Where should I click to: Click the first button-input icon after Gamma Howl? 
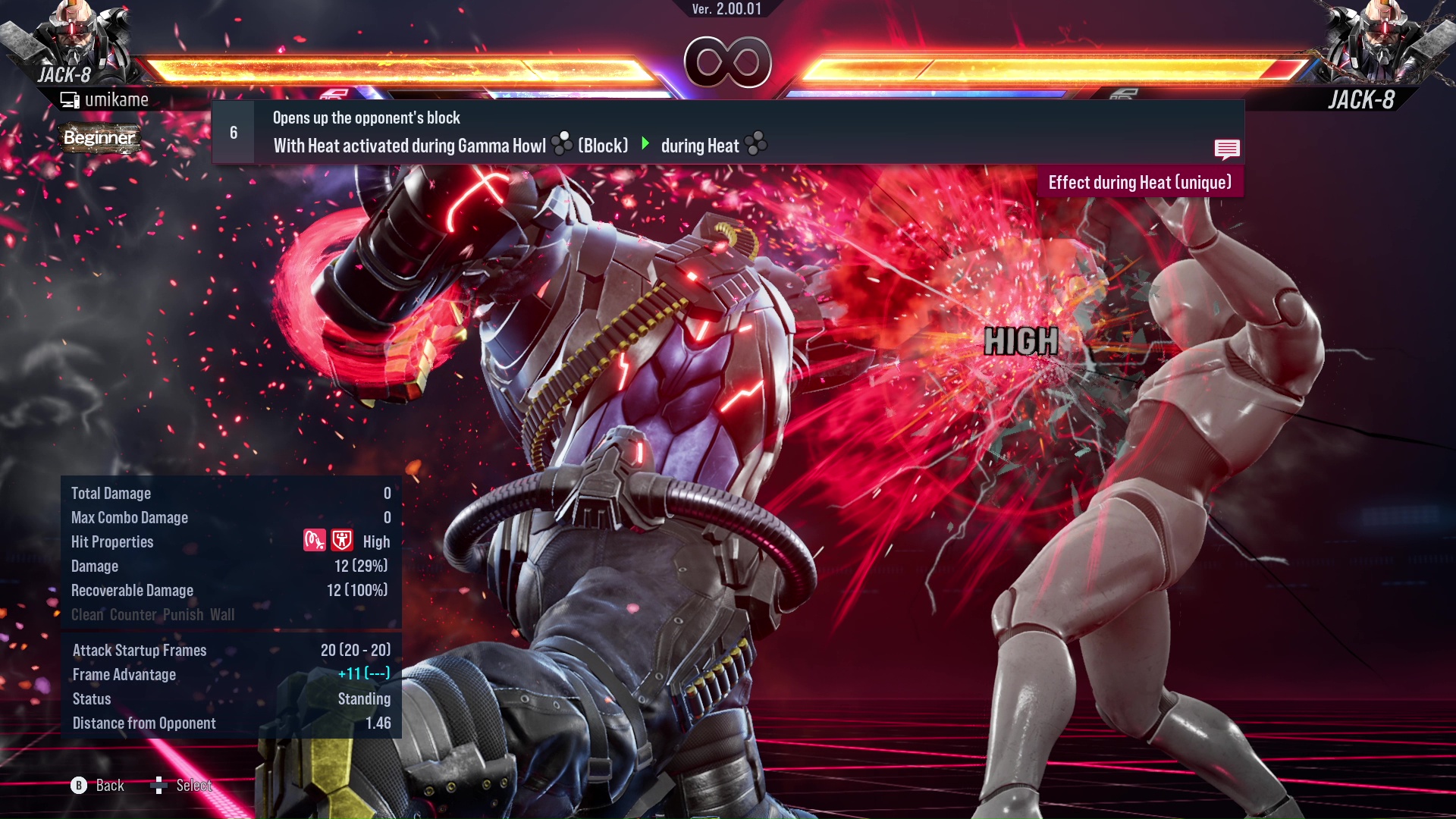pos(563,144)
